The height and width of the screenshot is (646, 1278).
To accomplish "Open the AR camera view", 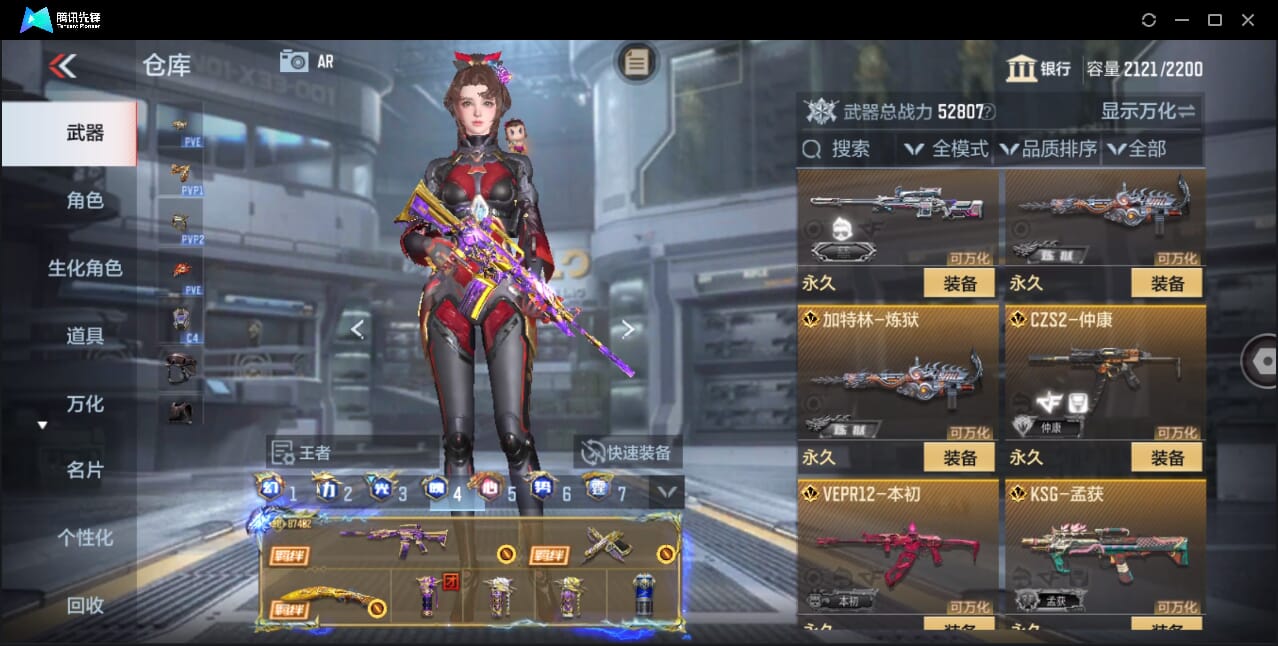I will coord(306,61).
